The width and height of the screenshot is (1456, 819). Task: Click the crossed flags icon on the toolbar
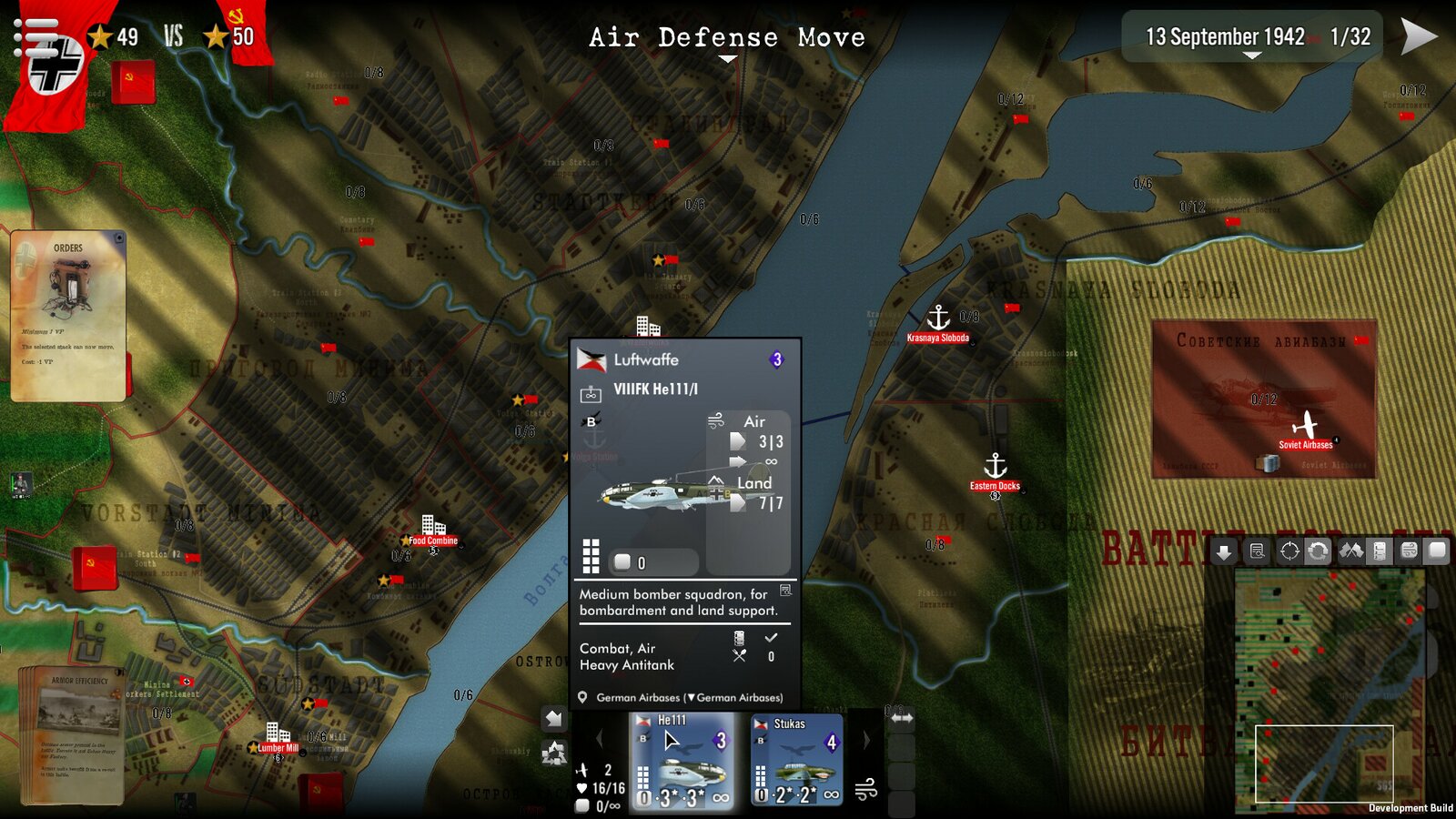click(x=1351, y=551)
